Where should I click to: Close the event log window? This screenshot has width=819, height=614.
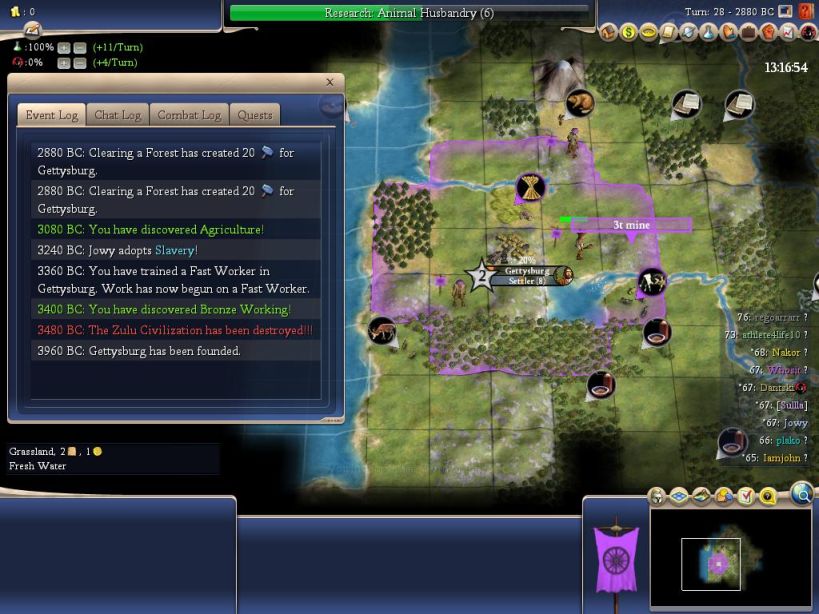click(330, 82)
